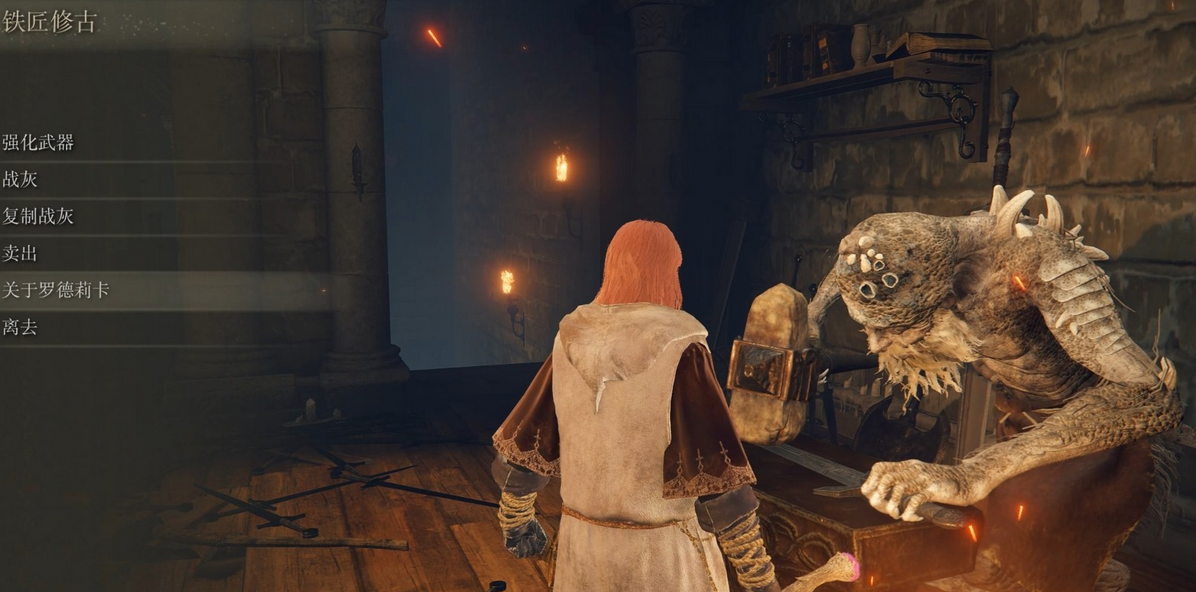1196x592 pixels.
Task: Open the 战灰 menu entry
Action: [x=21, y=180]
